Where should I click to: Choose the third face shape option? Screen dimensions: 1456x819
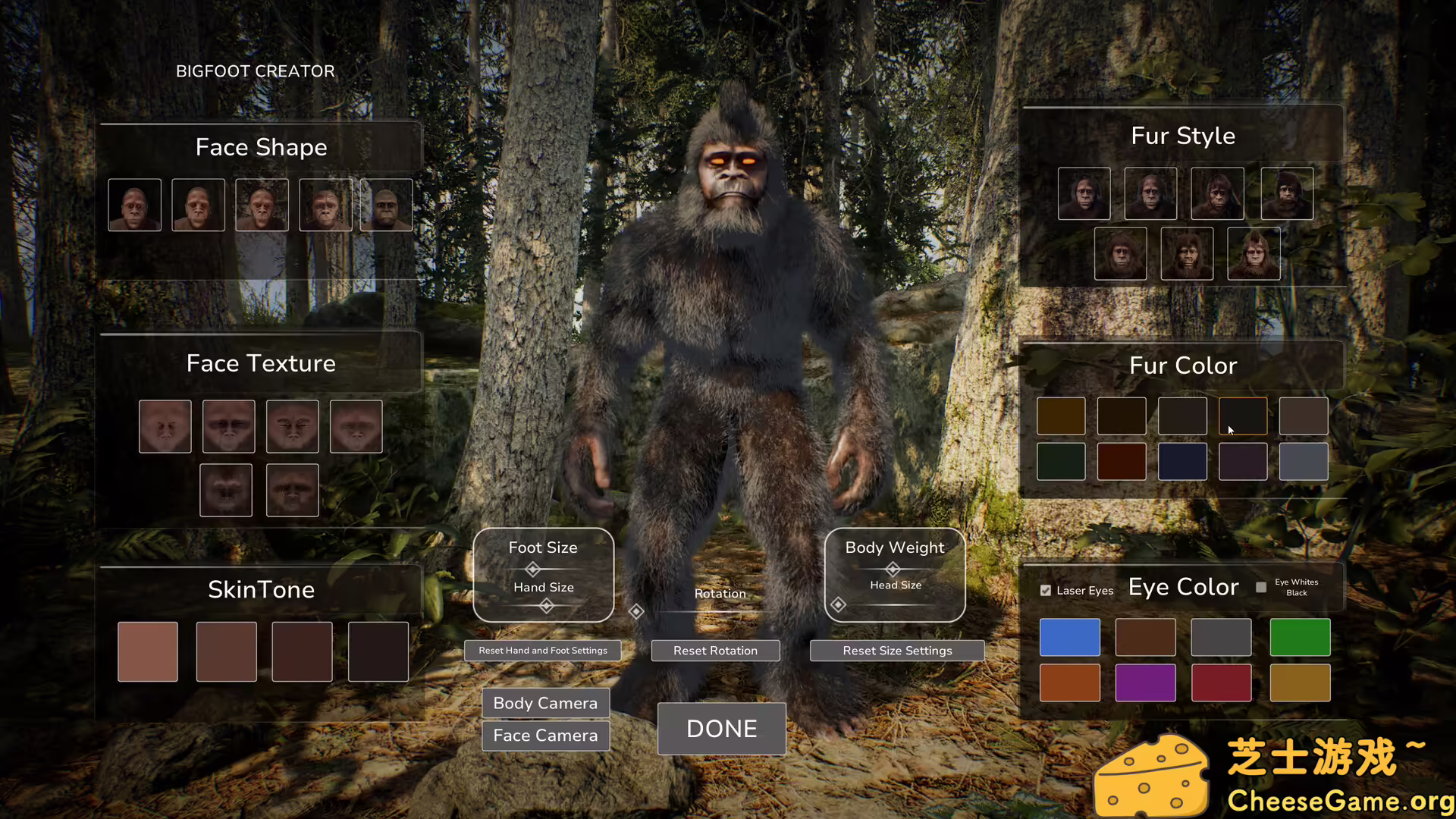261,204
